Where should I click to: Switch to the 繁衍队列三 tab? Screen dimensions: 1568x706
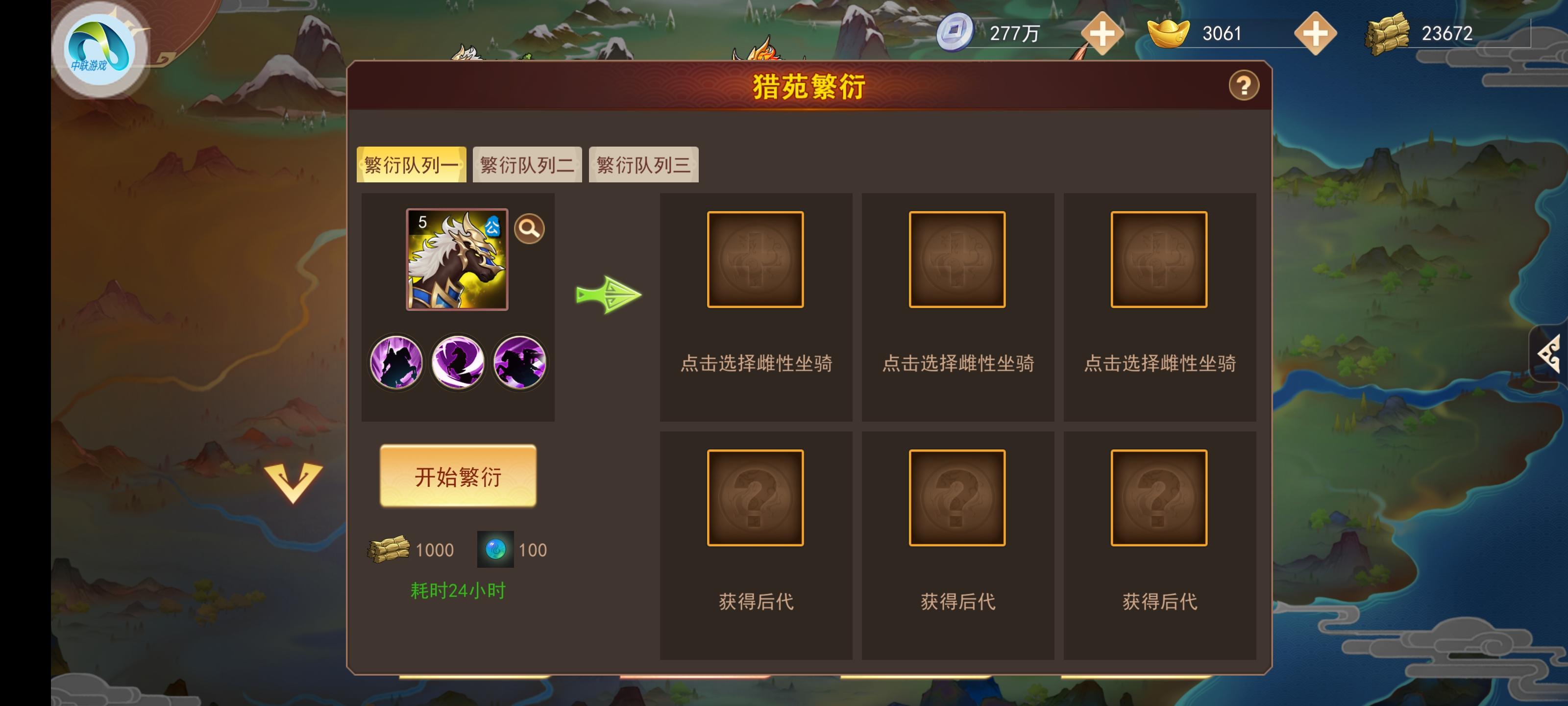click(x=643, y=163)
